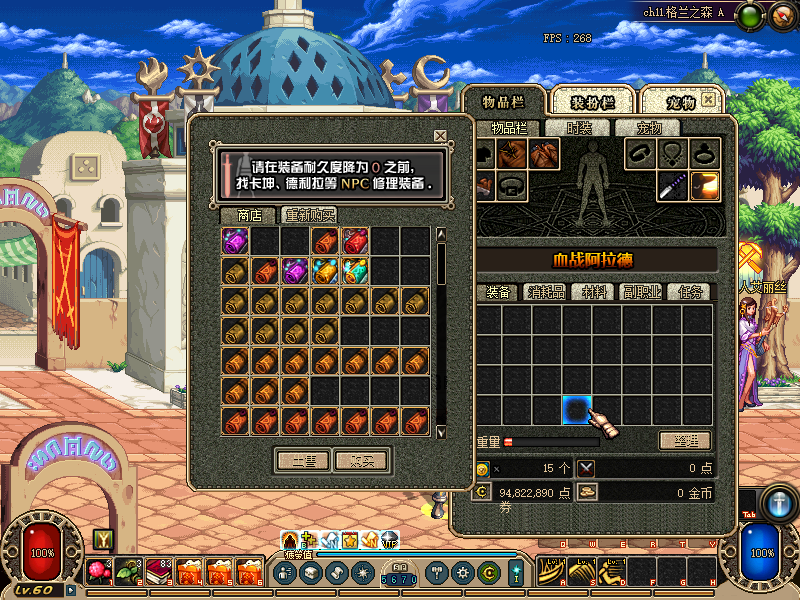
Task: Select the highlighted blue inventory slot
Action: pos(577,409)
